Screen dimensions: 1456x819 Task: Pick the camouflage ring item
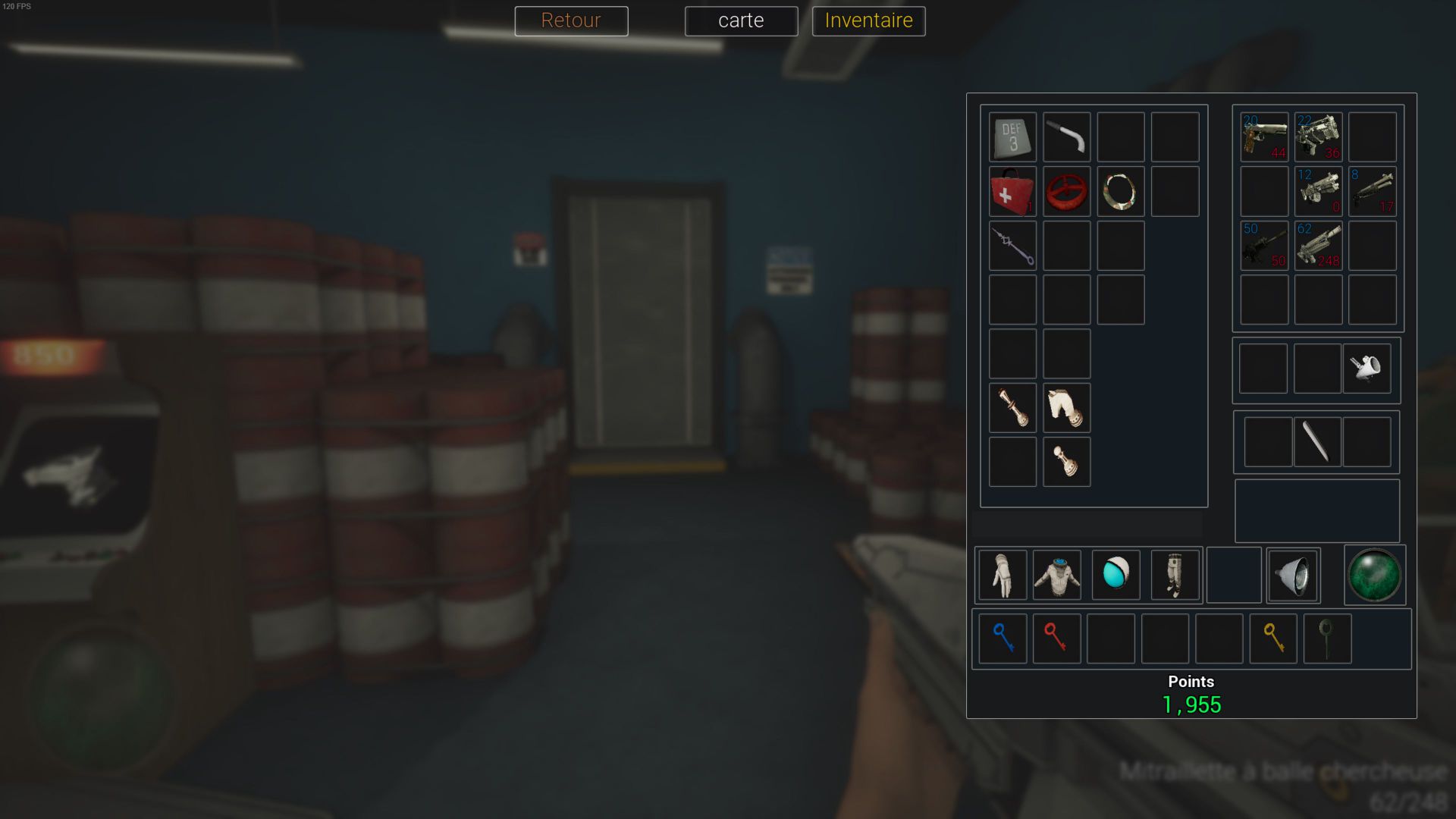point(1120,192)
